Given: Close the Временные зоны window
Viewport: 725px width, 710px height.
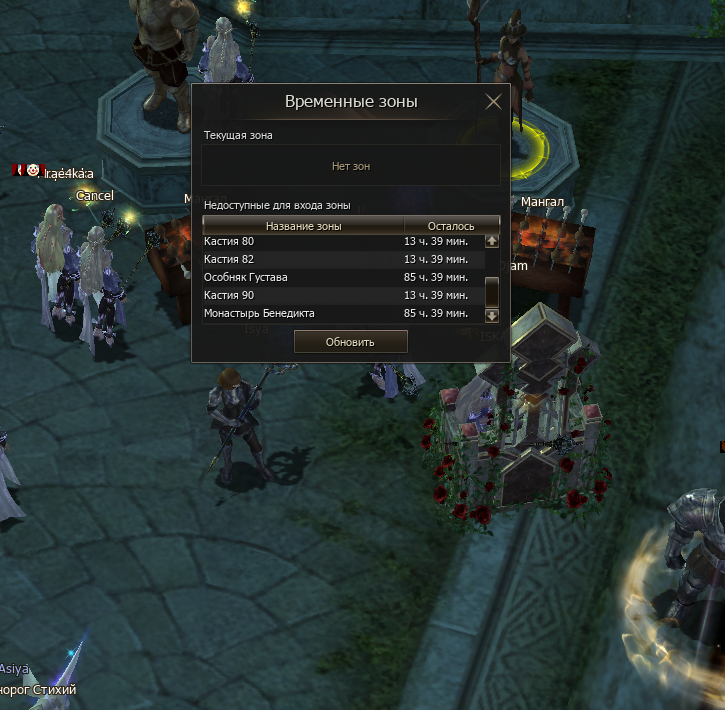Looking at the screenshot, I should coord(493,102).
